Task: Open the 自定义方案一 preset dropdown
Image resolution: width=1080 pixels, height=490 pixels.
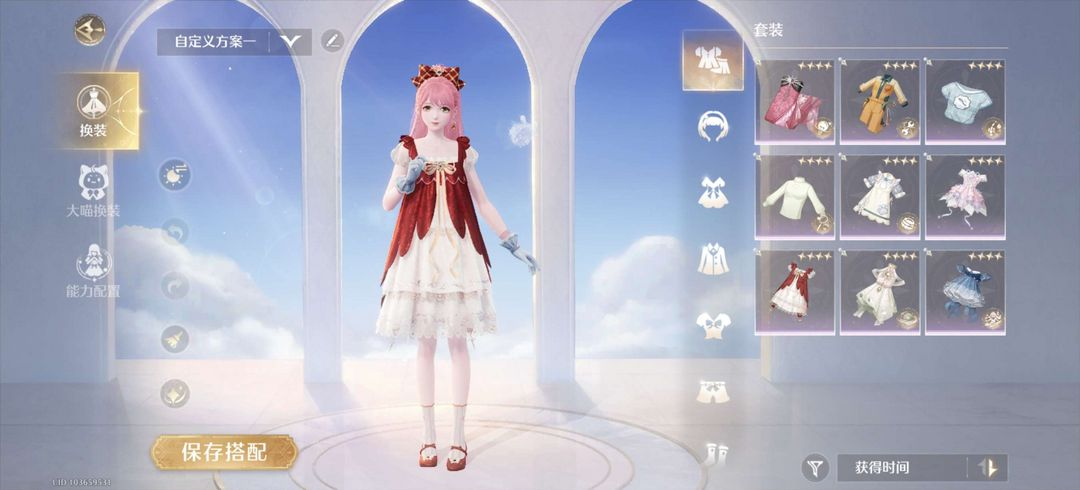Action: pyautogui.click(x=292, y=41)
